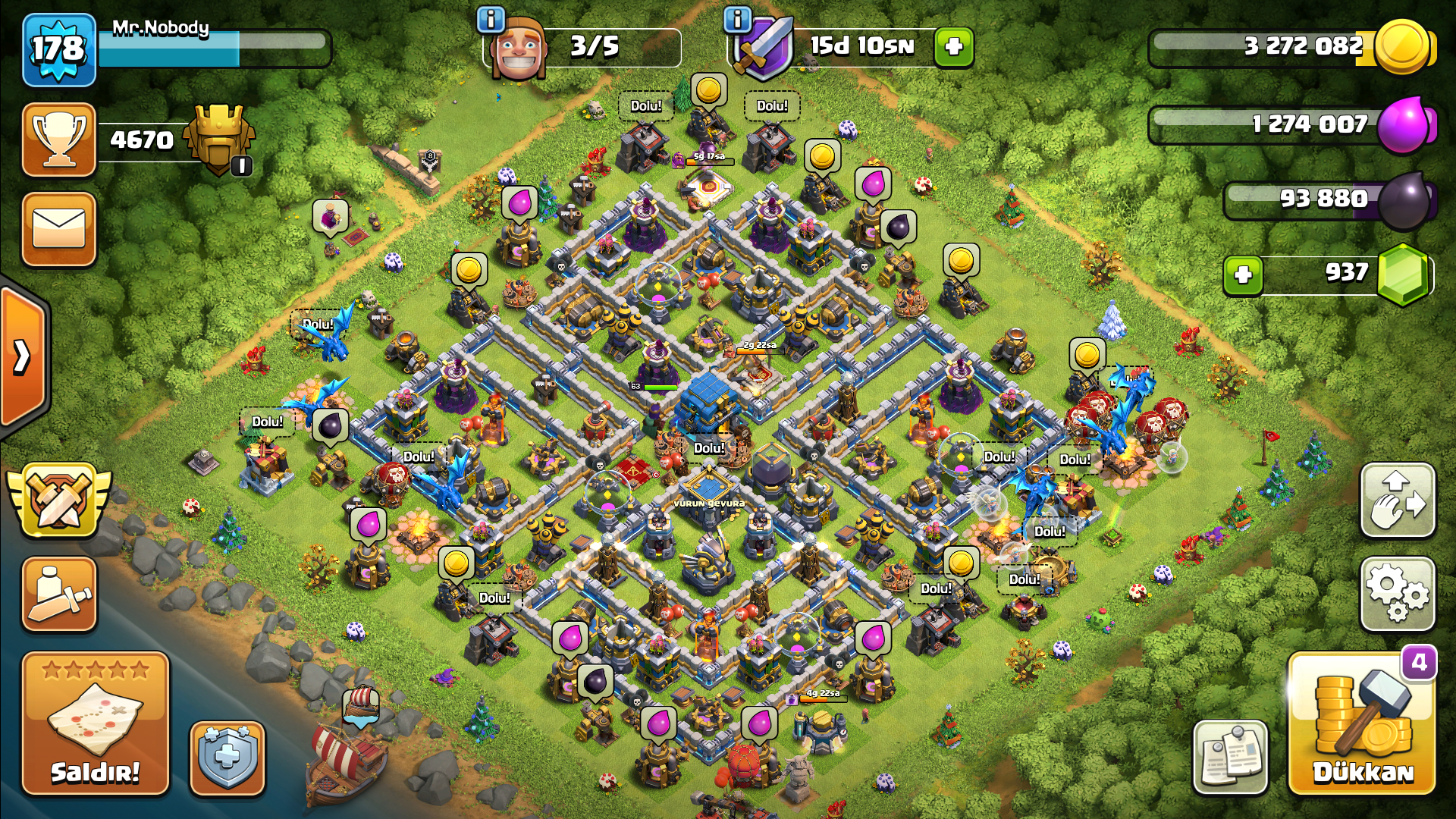Open the player level 178 profile
The image size is (1456, 819).
pyautogui.click(x=59, y=50)
